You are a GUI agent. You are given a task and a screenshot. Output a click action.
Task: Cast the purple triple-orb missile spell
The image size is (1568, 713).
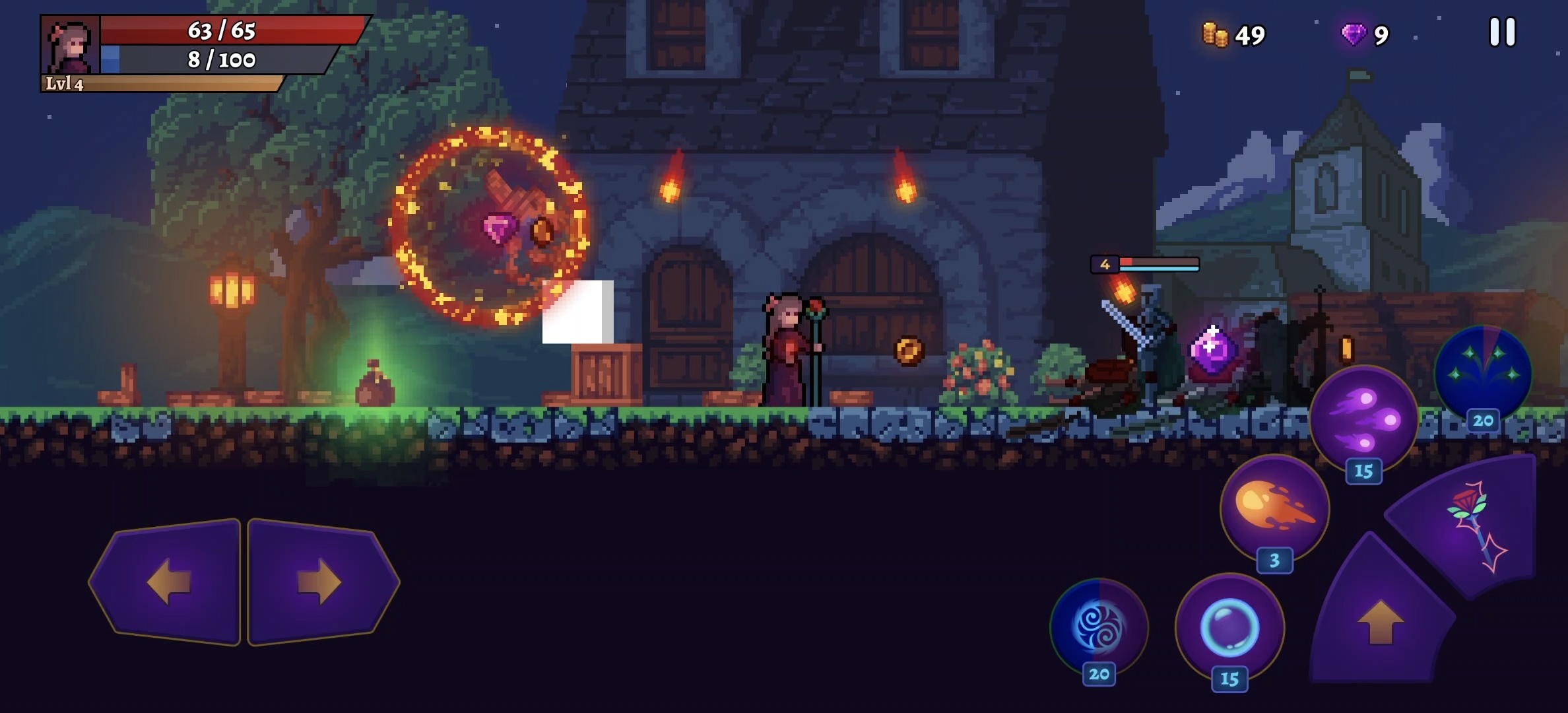(1363, 419)
